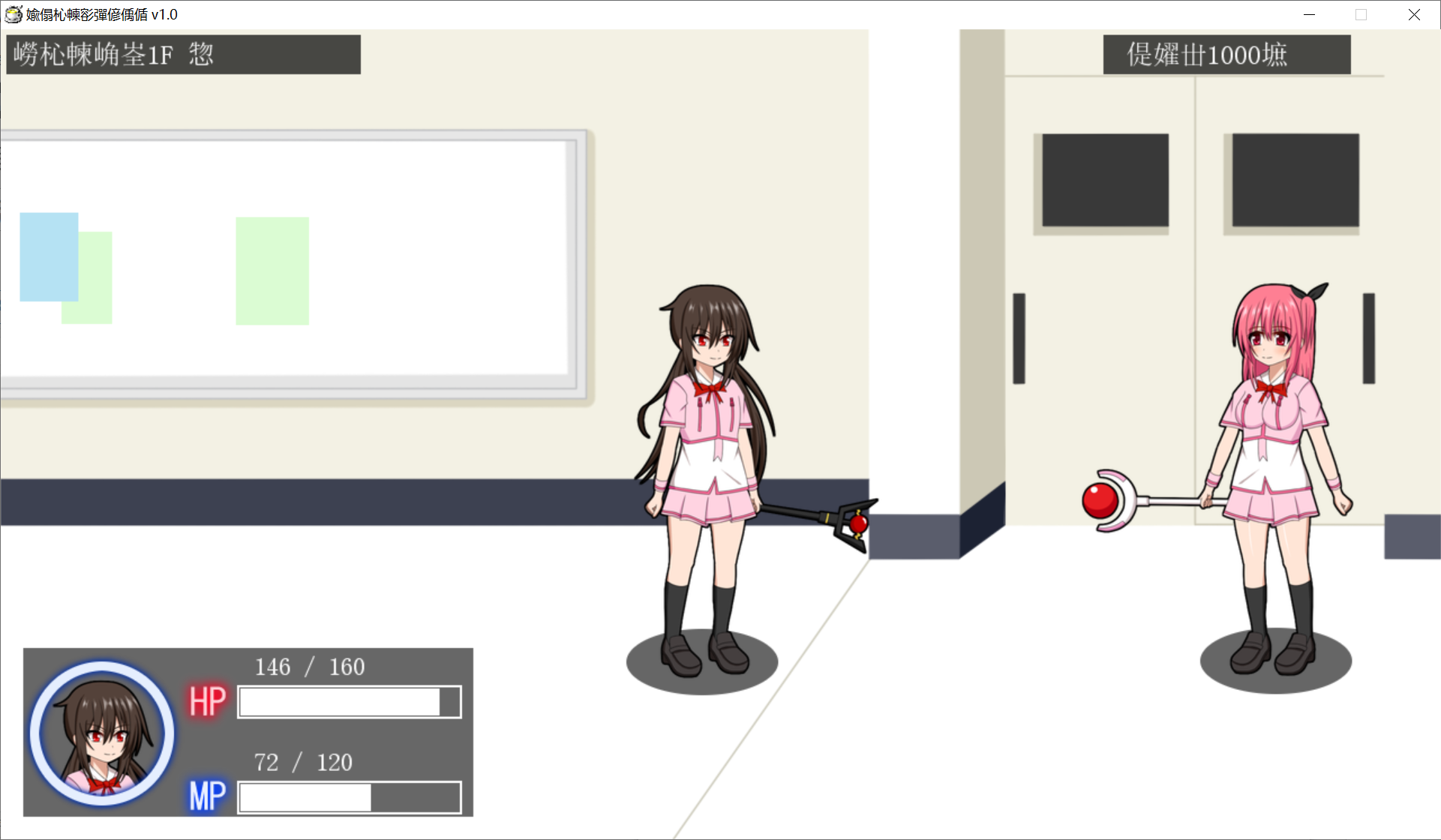Open the 1000 price sign above the machines

click(x=1226, y=54)
